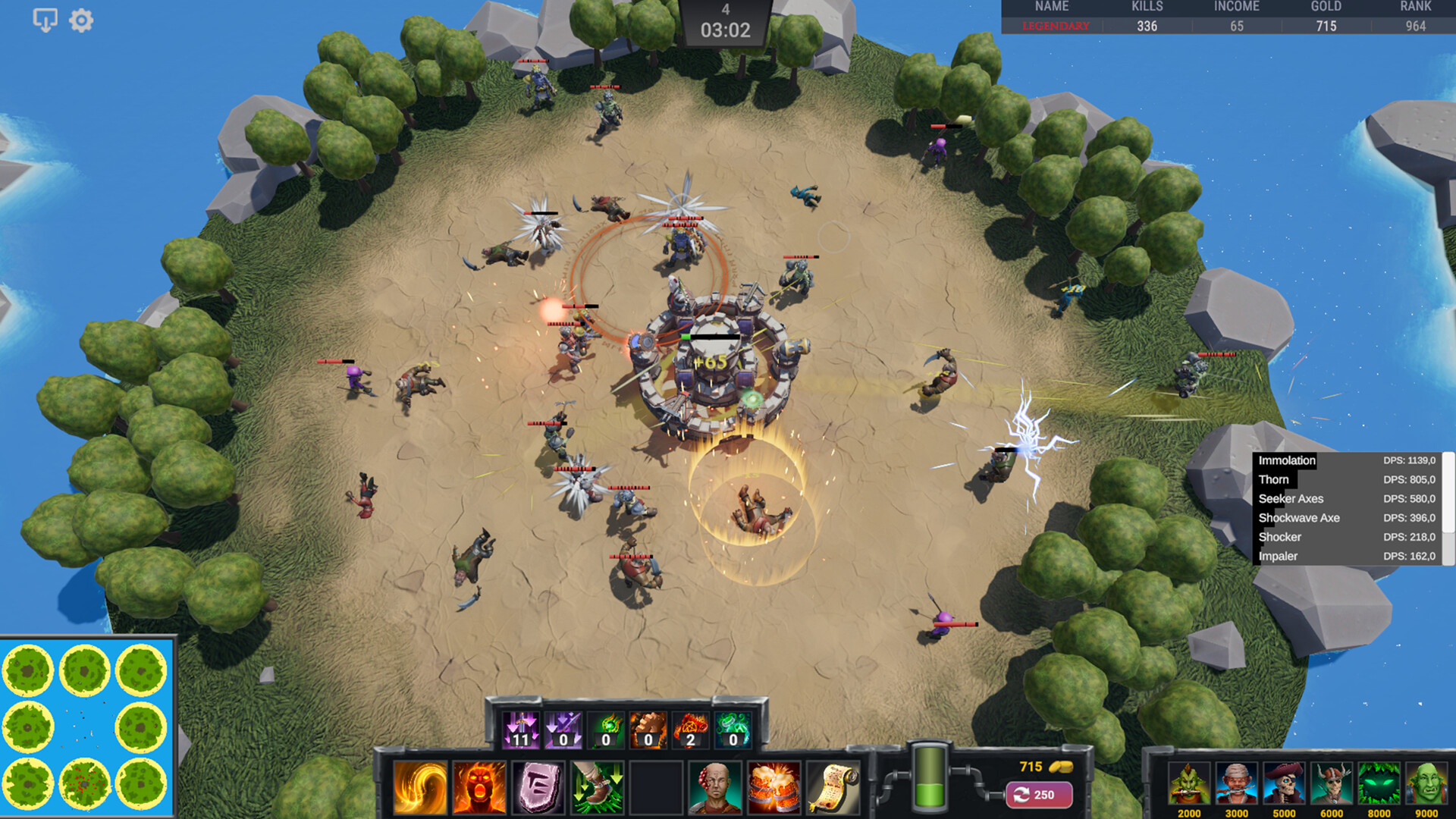The width and height of the screenshot is (1456, 819).
Task: Purchase the green orc for 9000
Action: pos(1426,784)
